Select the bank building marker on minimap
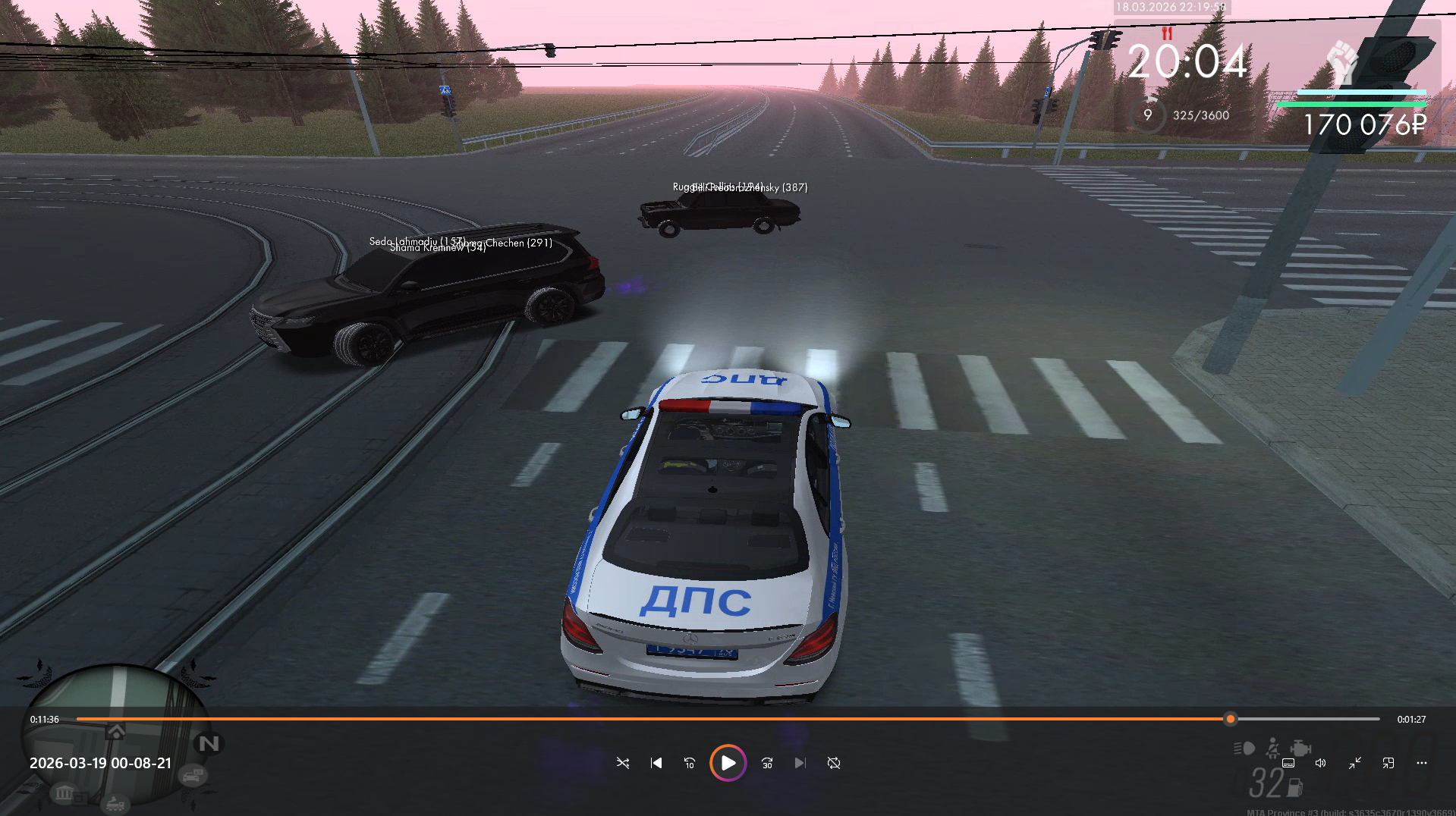 pyautogui.click(x=64, y=793)
